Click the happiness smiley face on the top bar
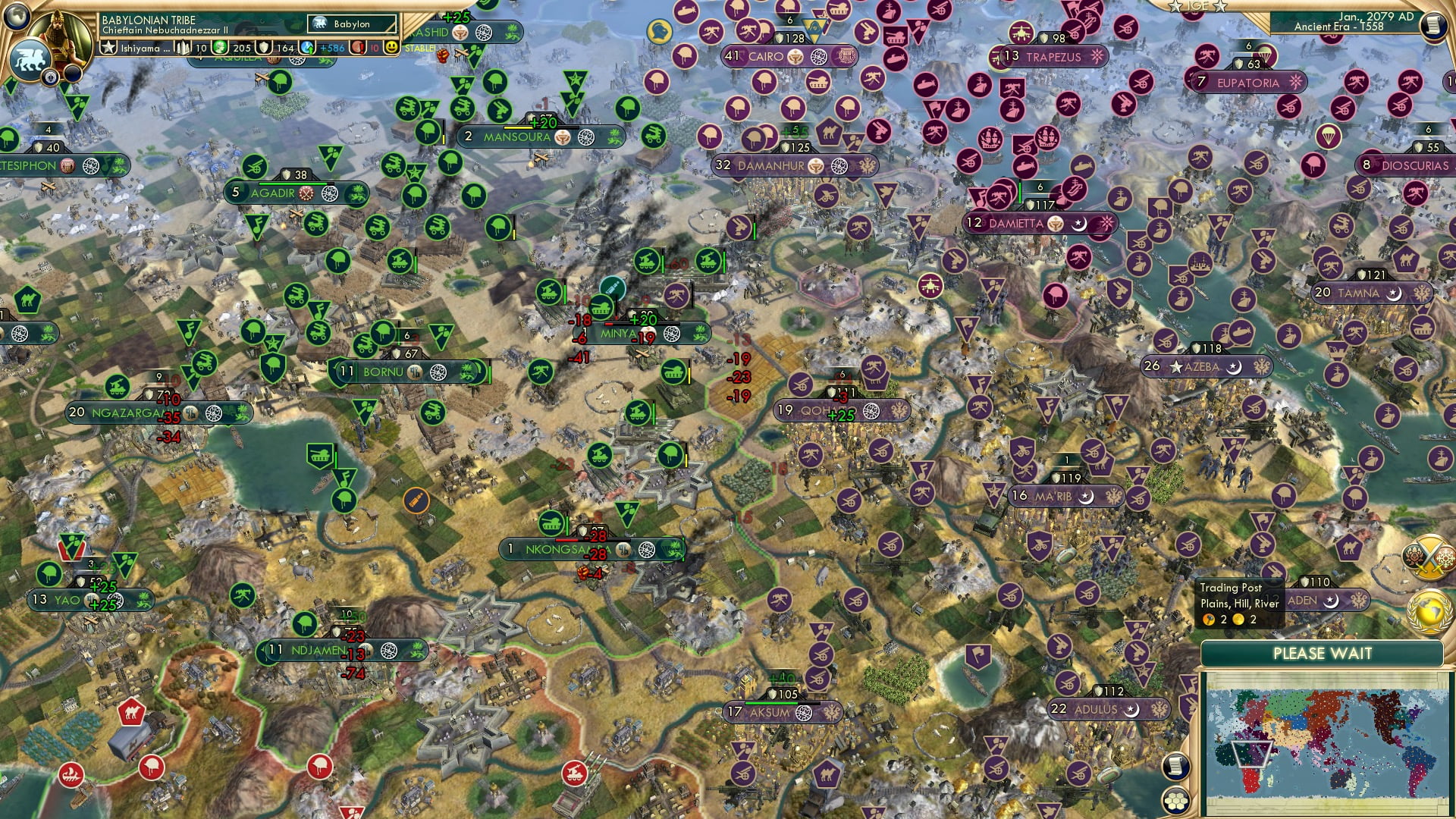 (391, 47)
